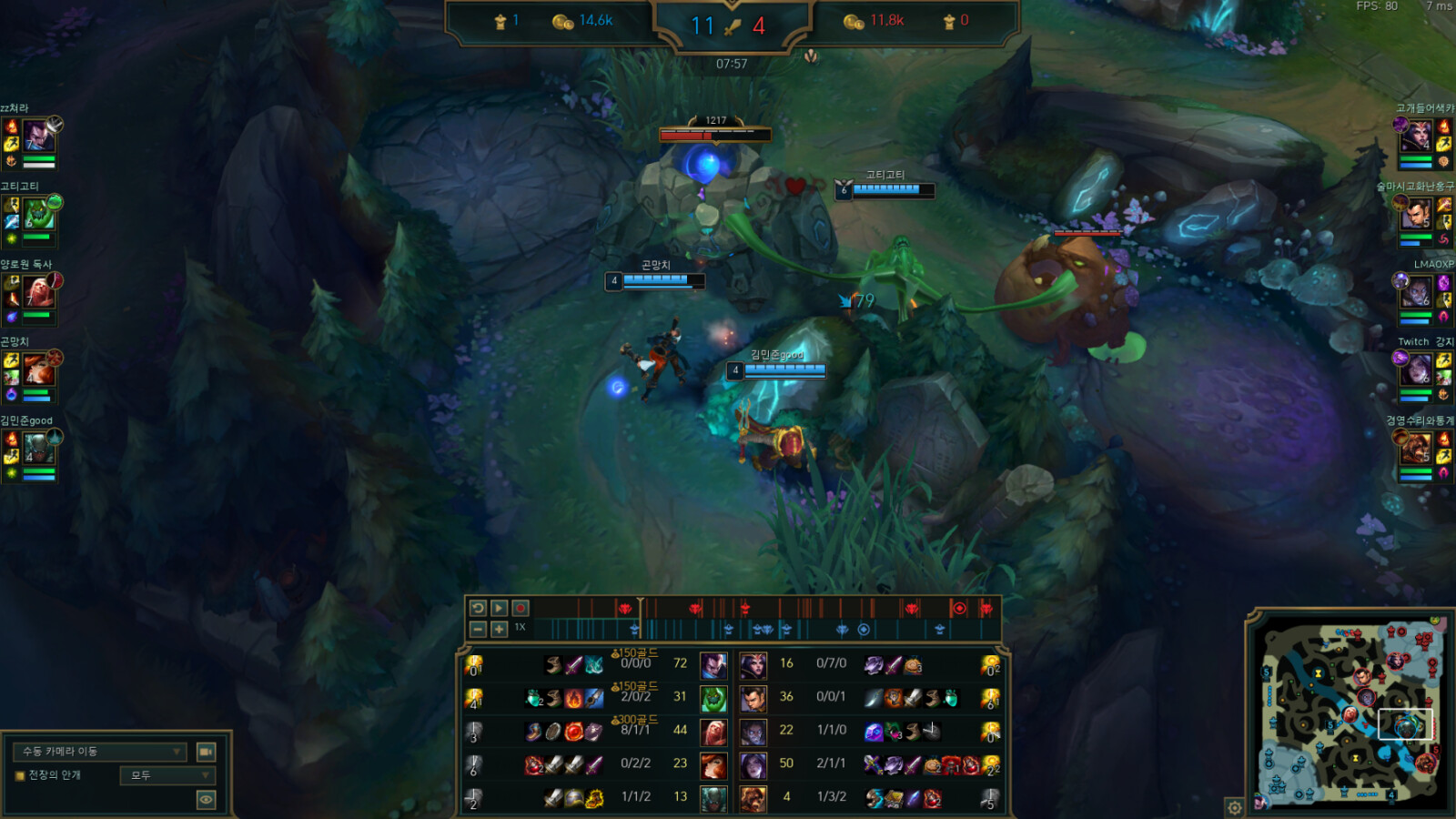The width and height of the screenshot is (1456, 819).
Task: Jump to the red circled objective marker on timeline
Action: tap(958, 608)
